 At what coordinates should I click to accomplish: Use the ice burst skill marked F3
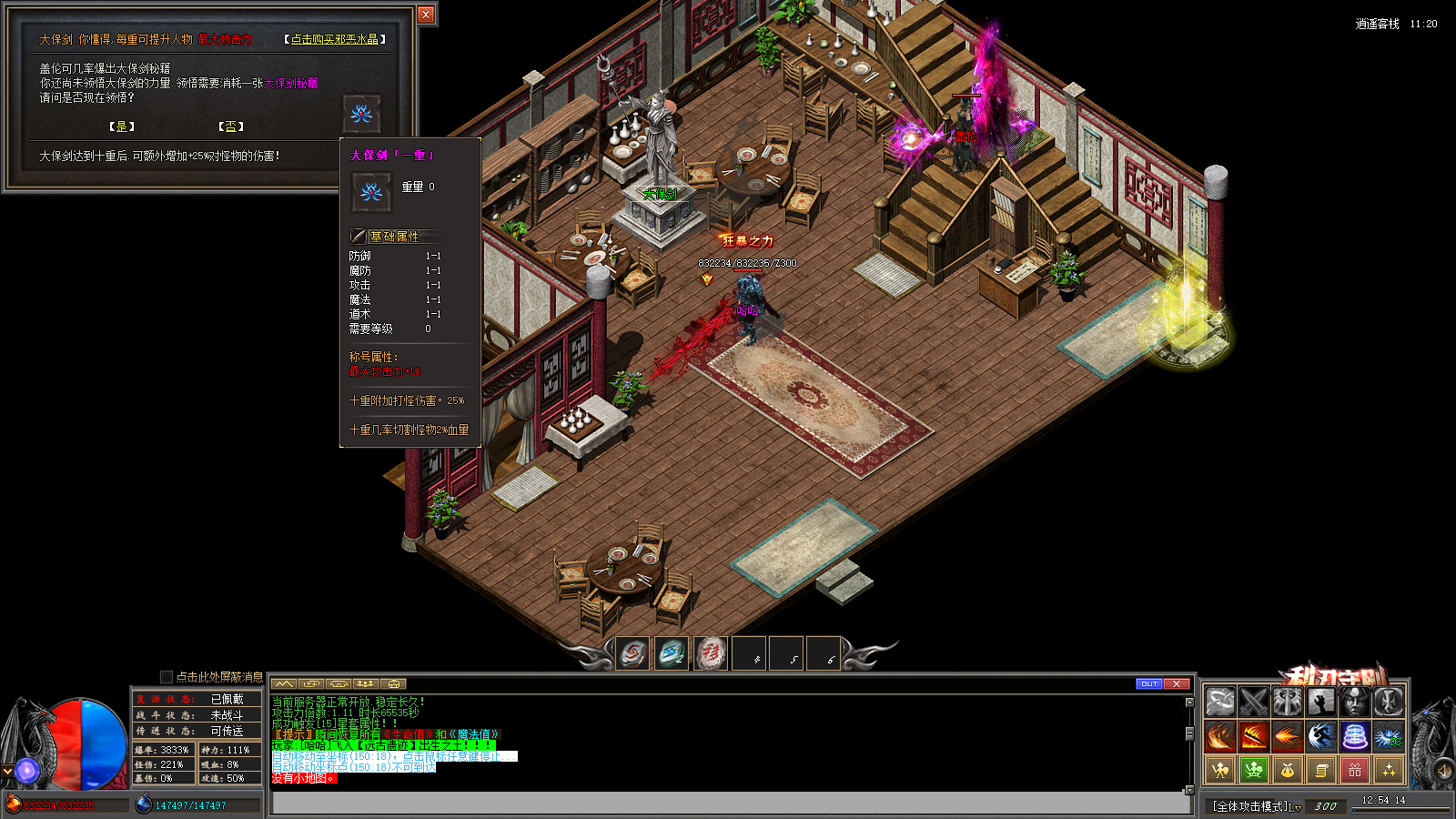(1388, 735)
